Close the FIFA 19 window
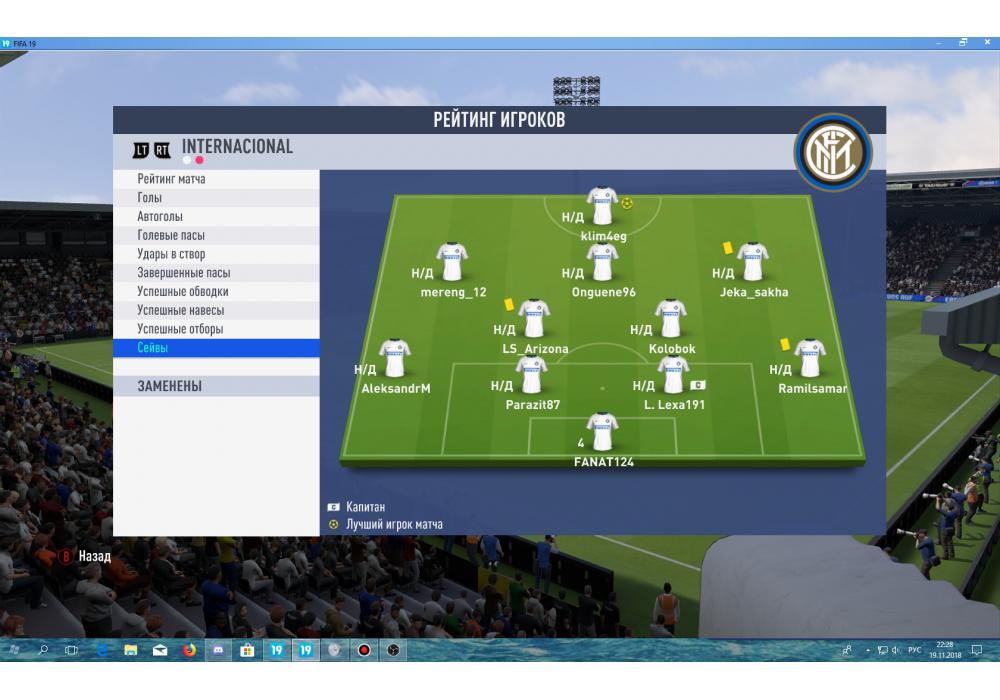The image size is (1000, 700). tap(986, 43)
